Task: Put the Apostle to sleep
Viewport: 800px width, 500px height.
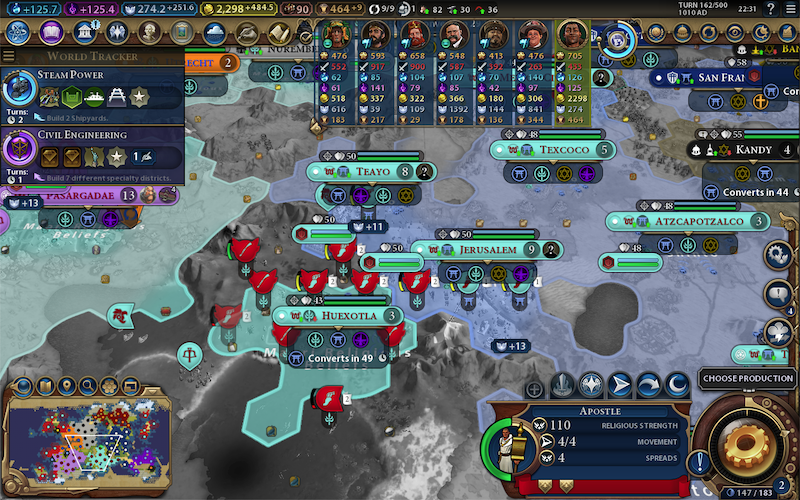Action: [678, 384]
